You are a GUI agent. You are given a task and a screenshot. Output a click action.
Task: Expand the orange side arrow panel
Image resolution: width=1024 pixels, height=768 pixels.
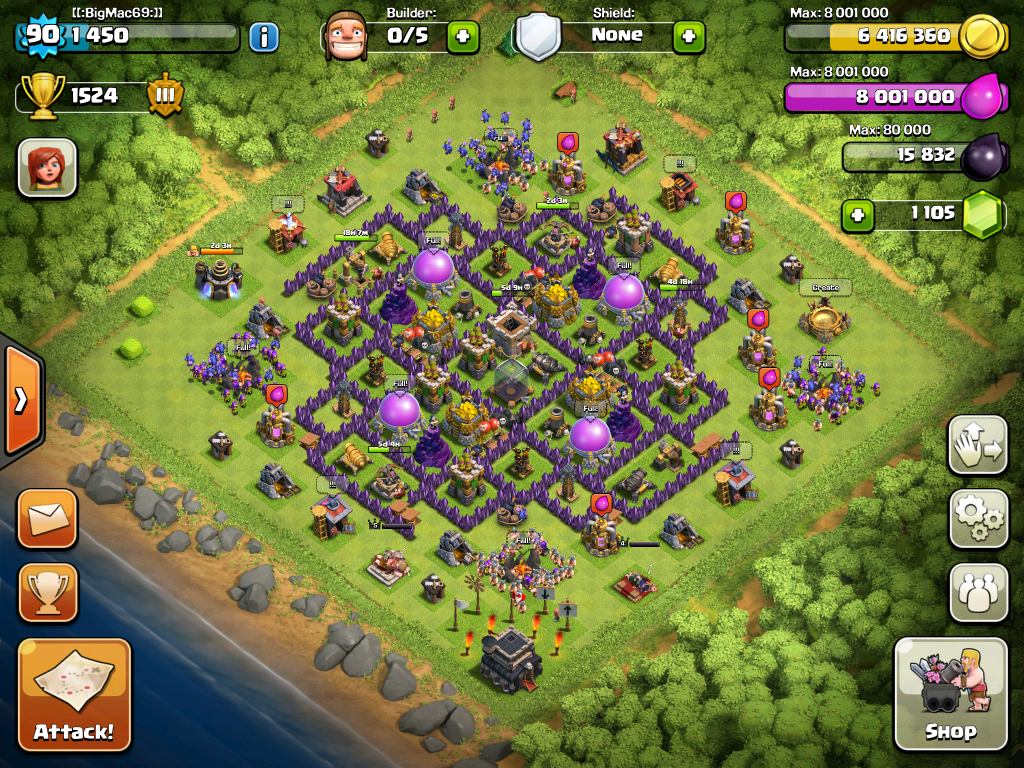coord(21,400)
